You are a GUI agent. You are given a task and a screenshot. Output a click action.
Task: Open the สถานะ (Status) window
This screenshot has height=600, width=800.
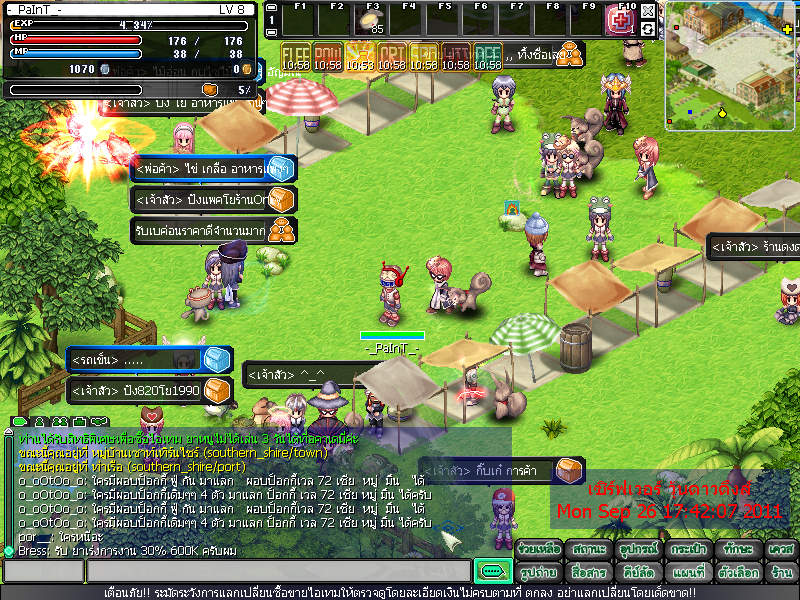pyautogui.click(x=586, y=550)
